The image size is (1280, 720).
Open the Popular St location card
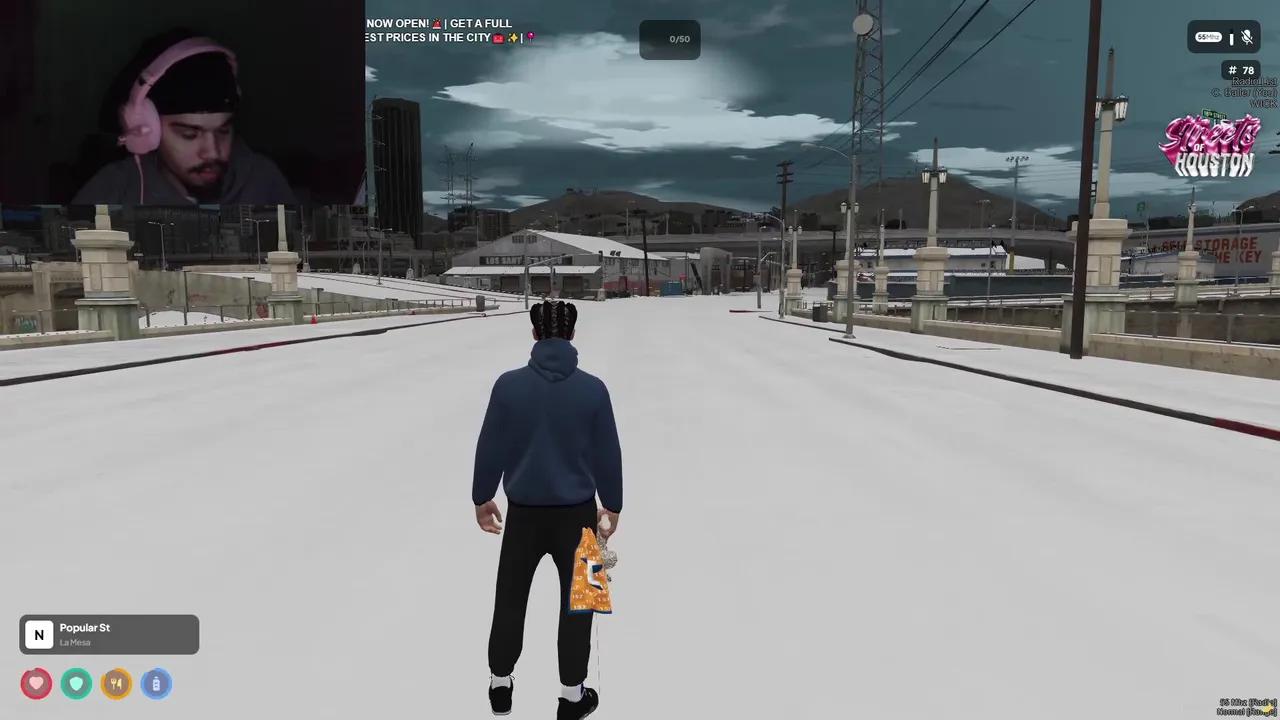(109, 634)
